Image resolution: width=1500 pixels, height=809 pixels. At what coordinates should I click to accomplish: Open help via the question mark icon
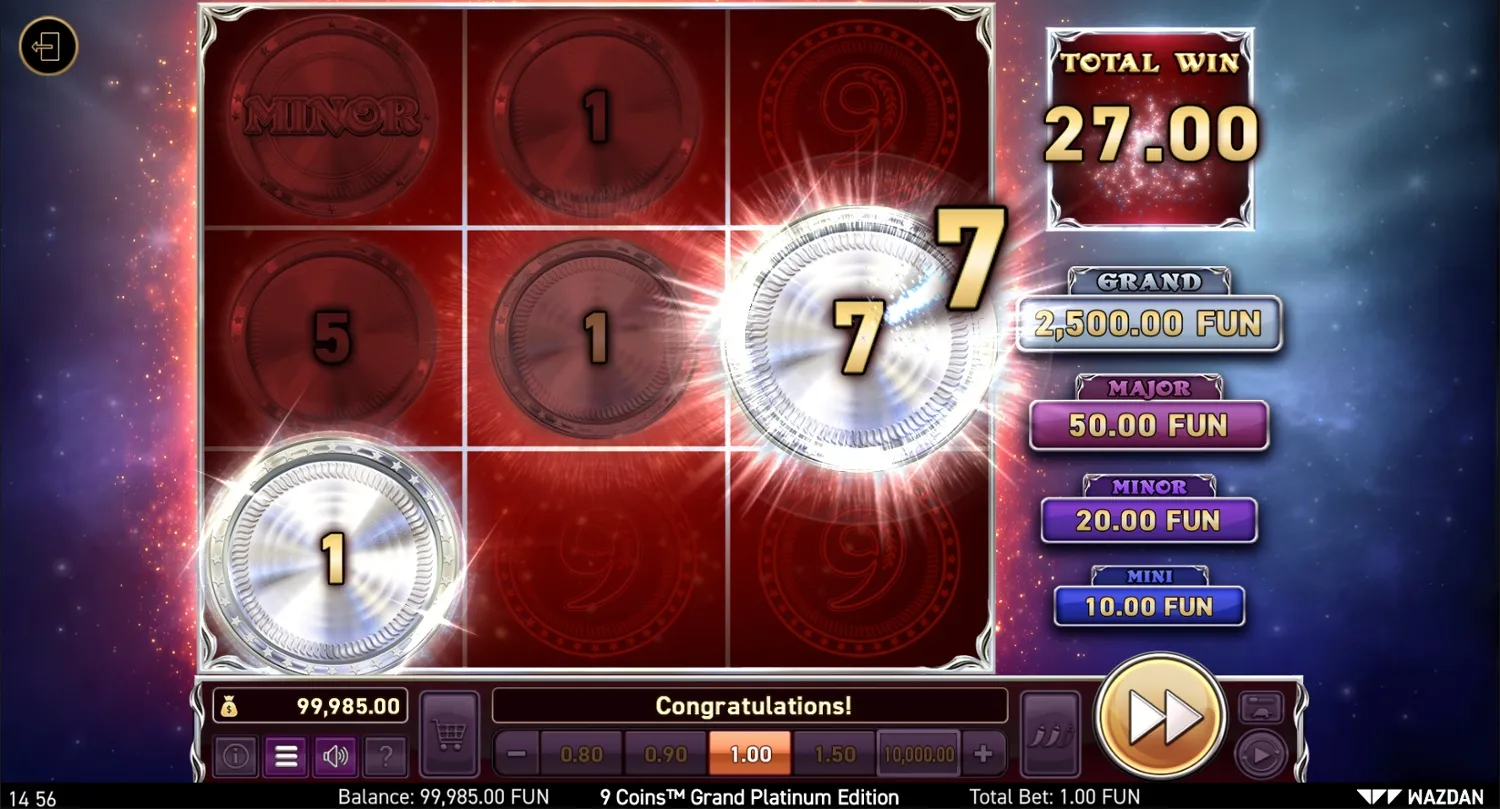[386, 756]
